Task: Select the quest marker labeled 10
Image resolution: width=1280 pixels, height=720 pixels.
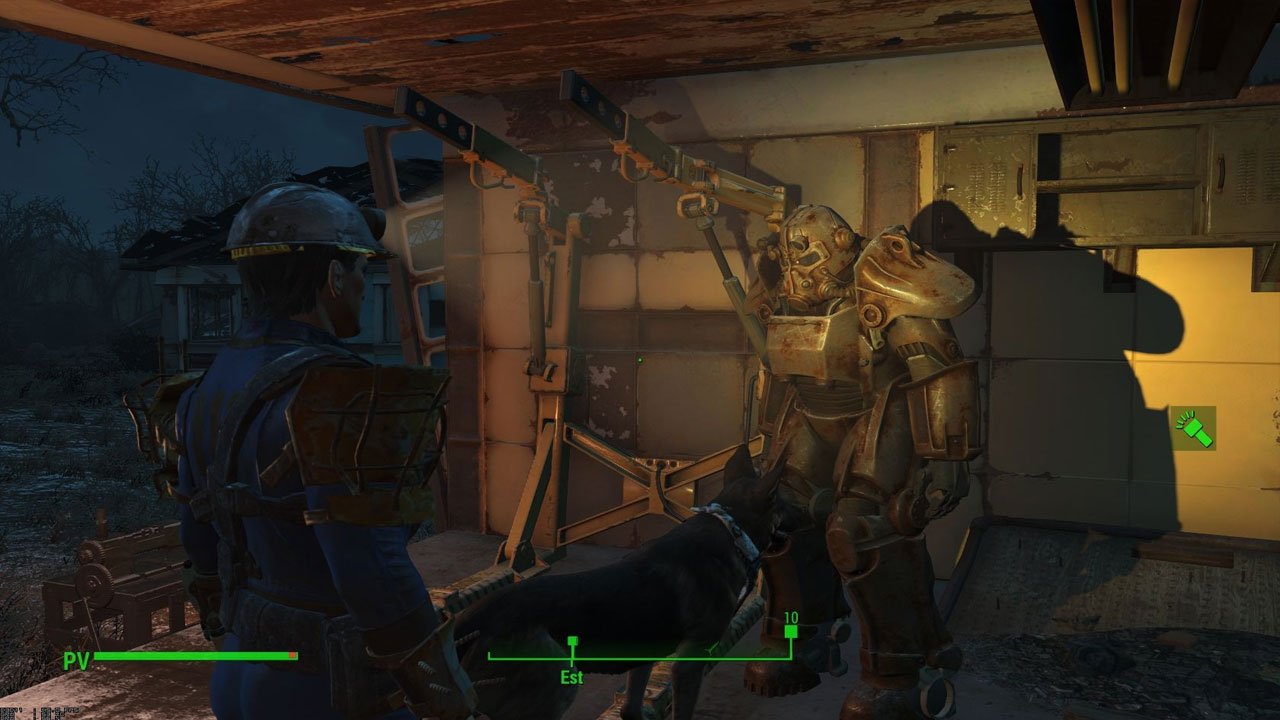Action: 789,632
